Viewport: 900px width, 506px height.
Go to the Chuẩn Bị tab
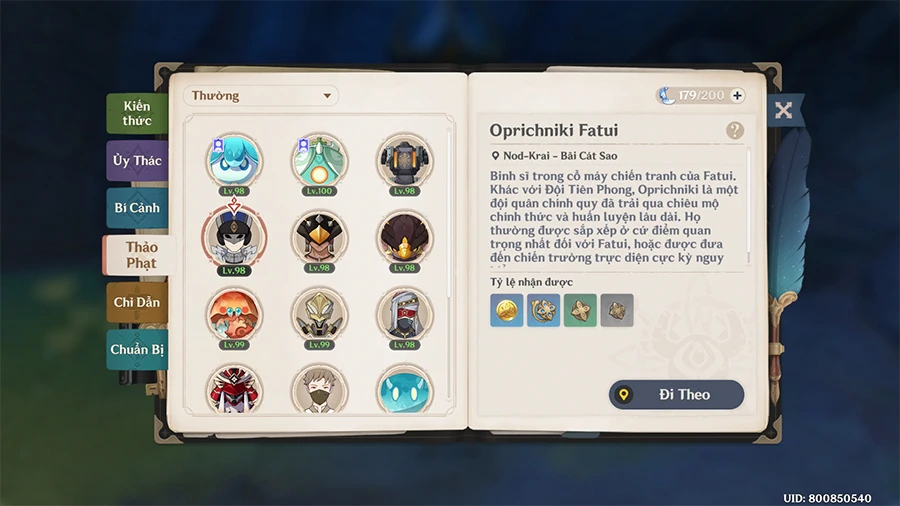pyautogui.click(x=137, y=350)
